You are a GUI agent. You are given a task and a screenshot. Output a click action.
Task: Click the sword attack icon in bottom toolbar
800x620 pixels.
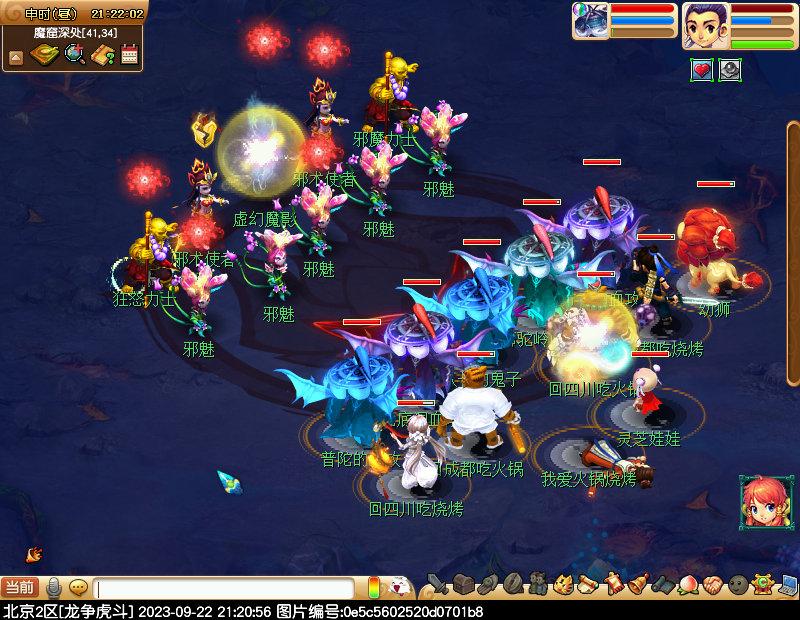437,584
